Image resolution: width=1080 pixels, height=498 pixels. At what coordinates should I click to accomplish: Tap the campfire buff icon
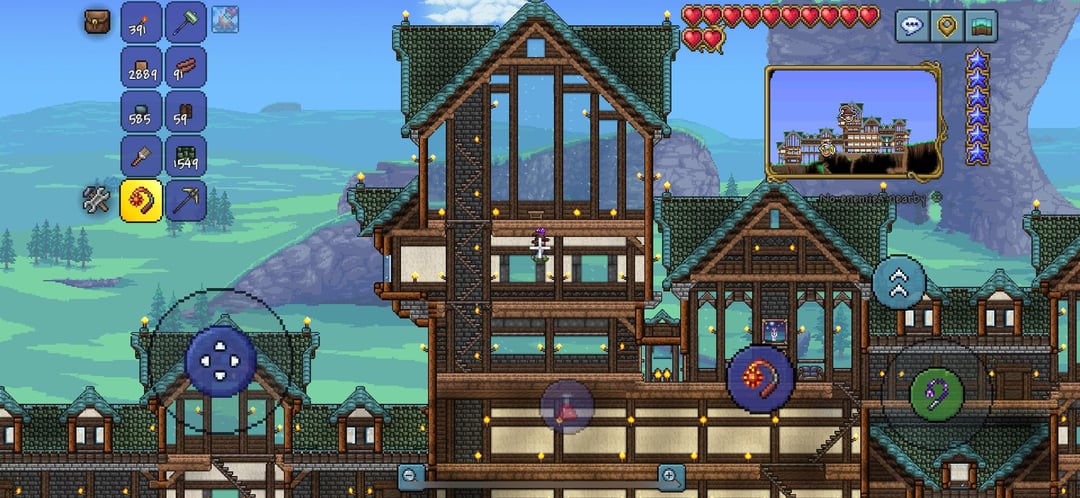(x=224, y=18)
